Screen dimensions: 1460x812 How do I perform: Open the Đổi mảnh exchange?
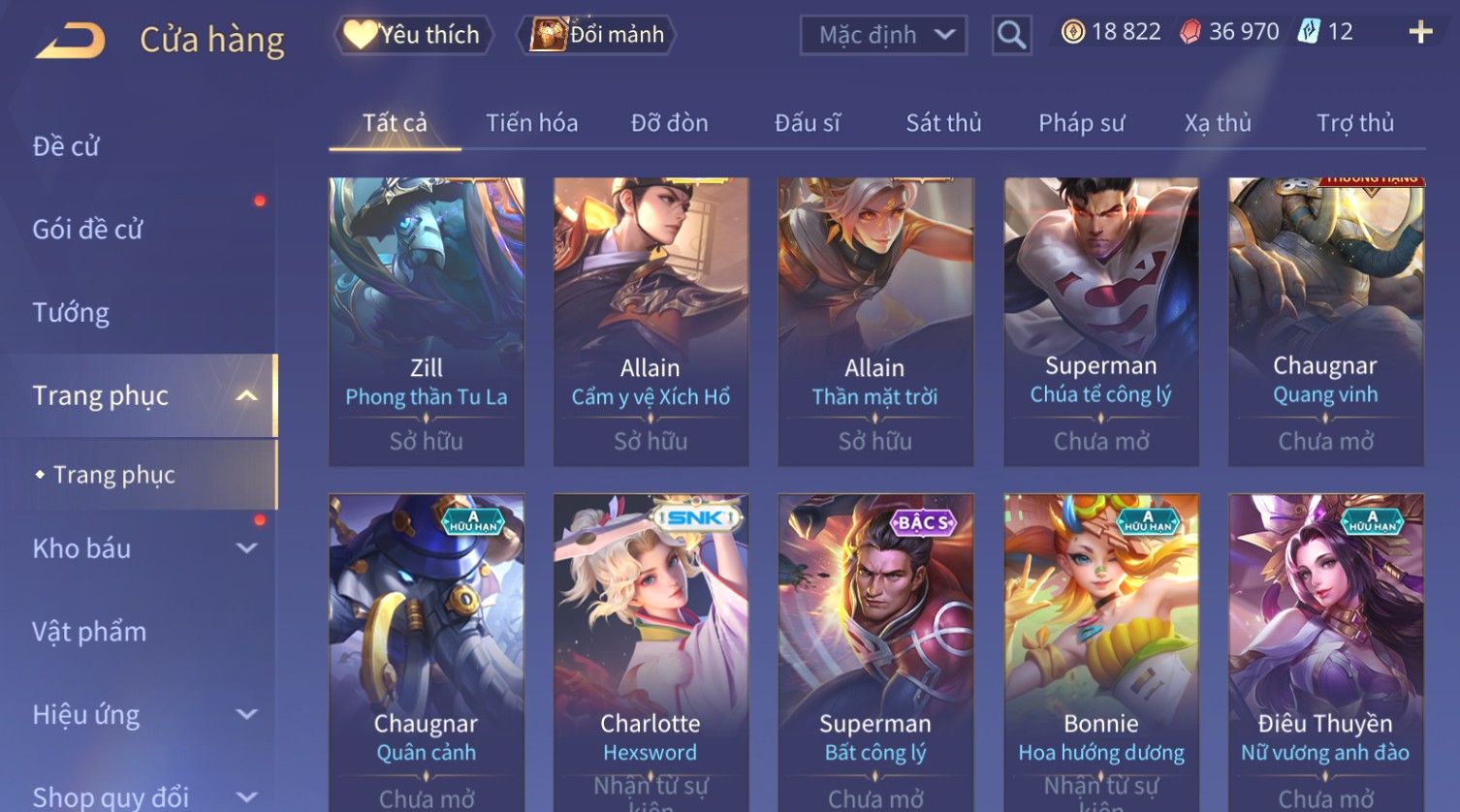click(x=599, y=35)
